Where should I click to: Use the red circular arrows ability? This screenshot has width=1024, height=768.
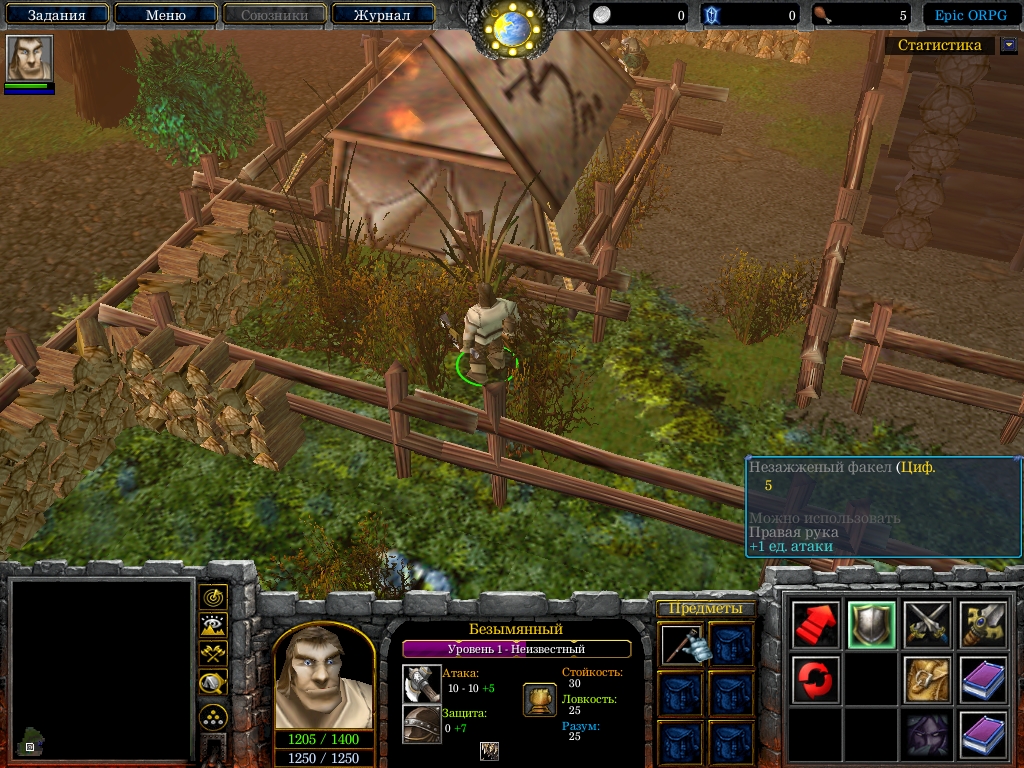point(815,680)
